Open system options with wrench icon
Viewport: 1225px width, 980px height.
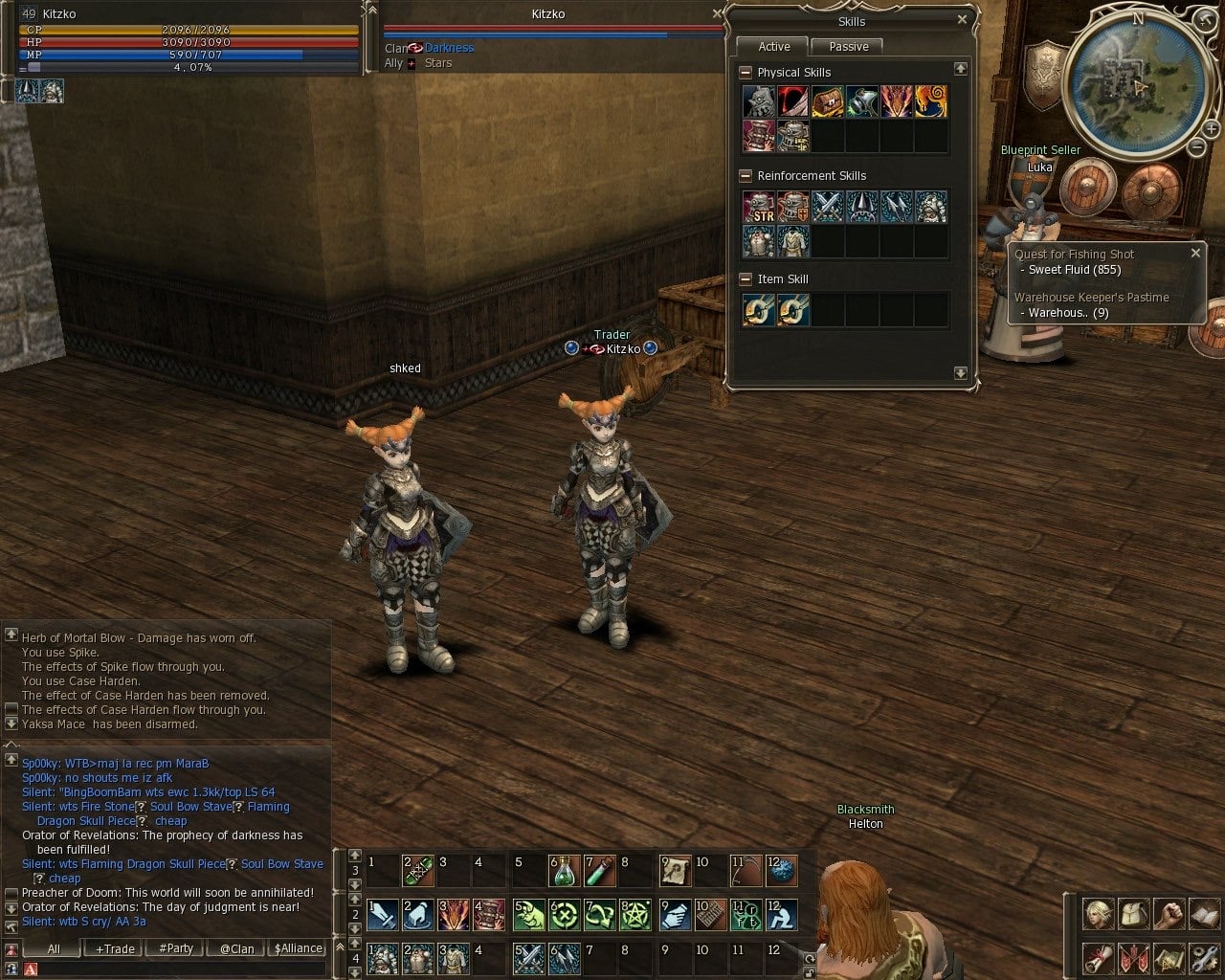coord(1203,957)
